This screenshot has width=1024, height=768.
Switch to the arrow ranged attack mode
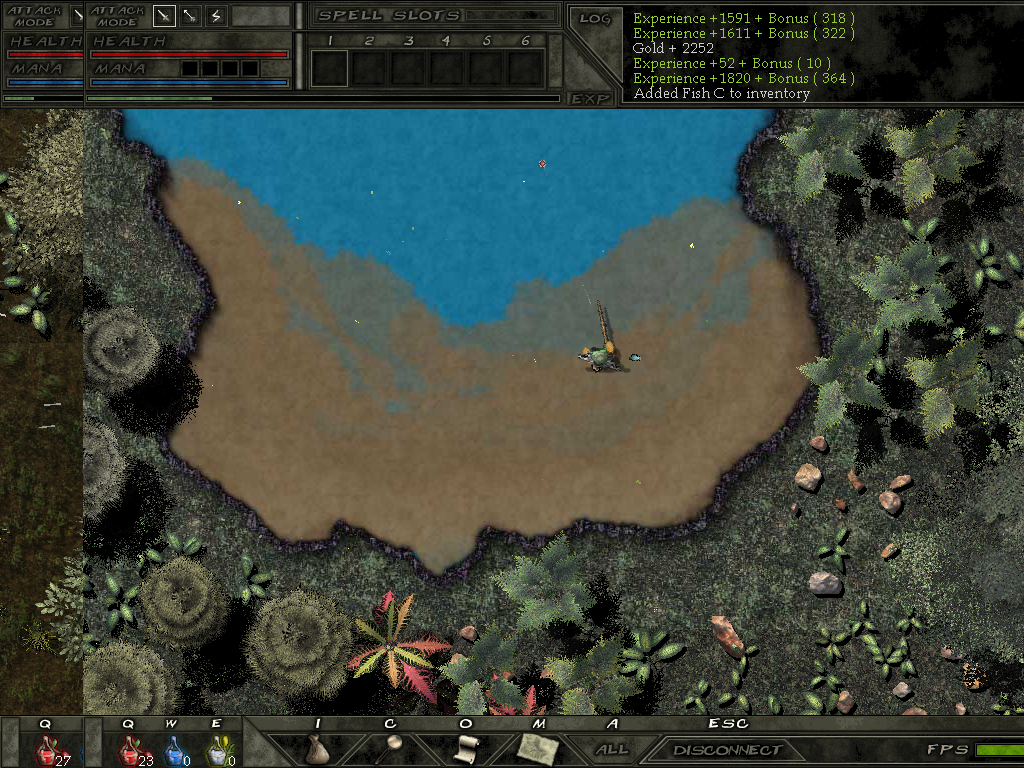coord(189,16)
